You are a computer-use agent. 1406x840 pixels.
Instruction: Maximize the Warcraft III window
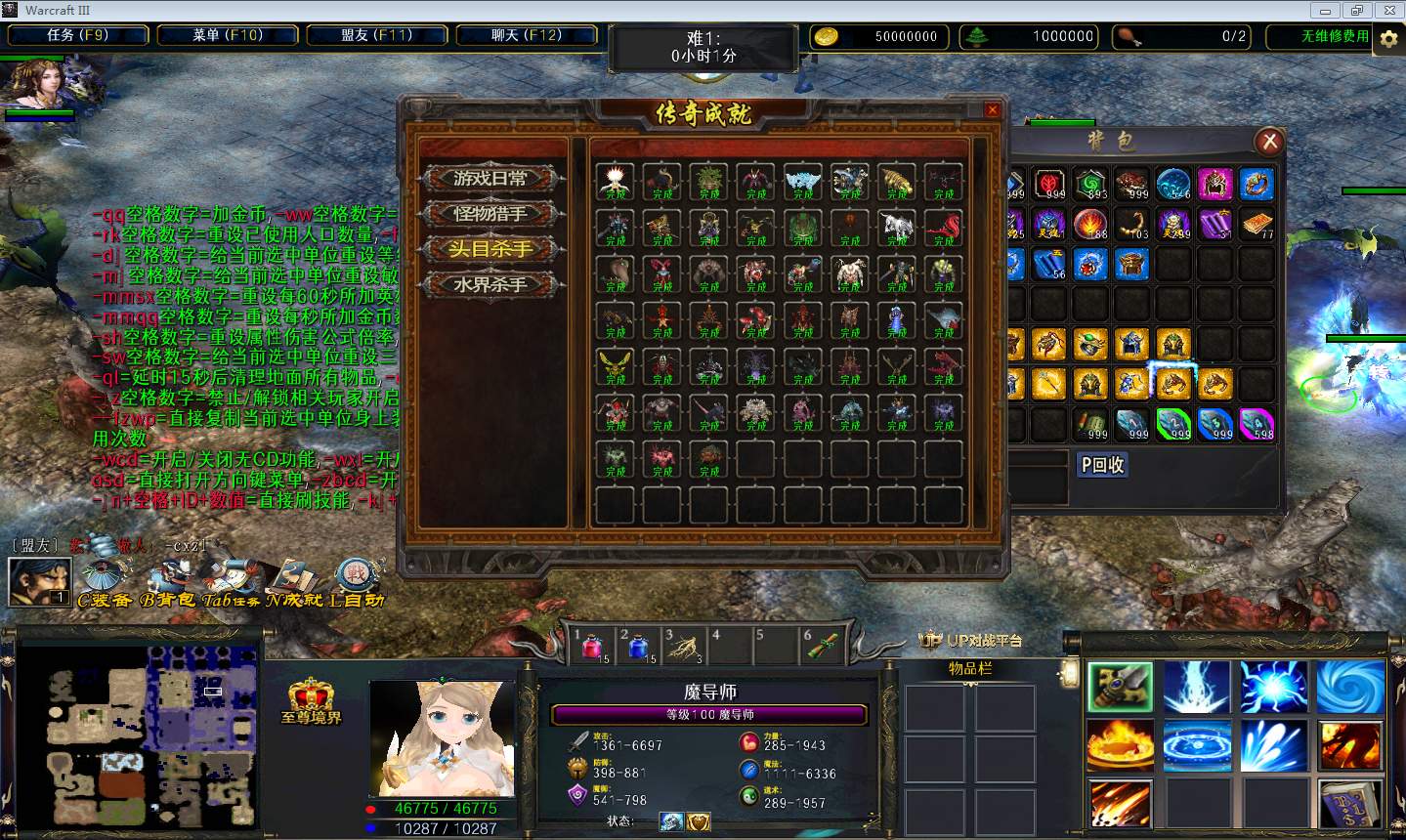1356,11
